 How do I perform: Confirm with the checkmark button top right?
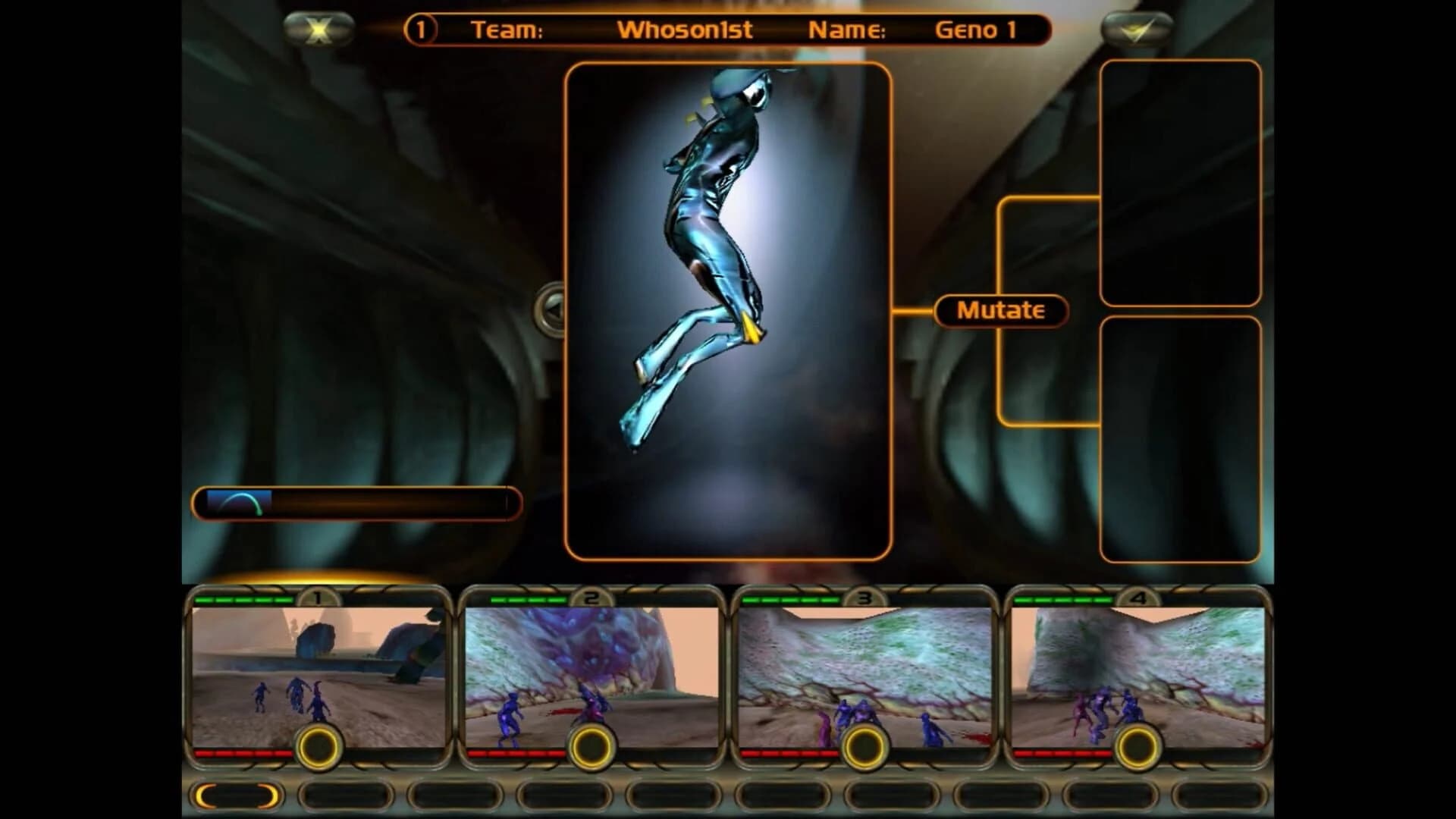point(1131,30)
